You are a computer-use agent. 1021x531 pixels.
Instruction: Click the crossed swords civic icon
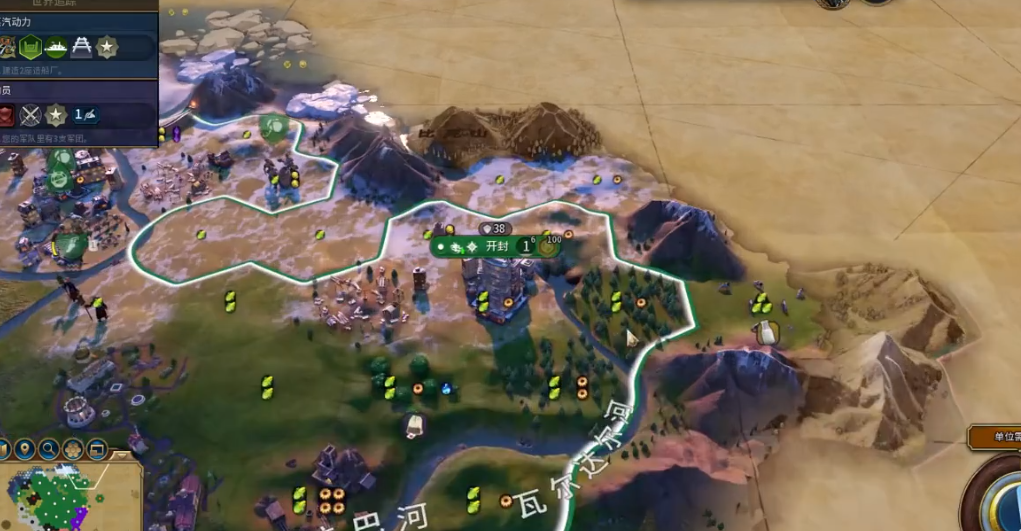(x=31, y=115)
